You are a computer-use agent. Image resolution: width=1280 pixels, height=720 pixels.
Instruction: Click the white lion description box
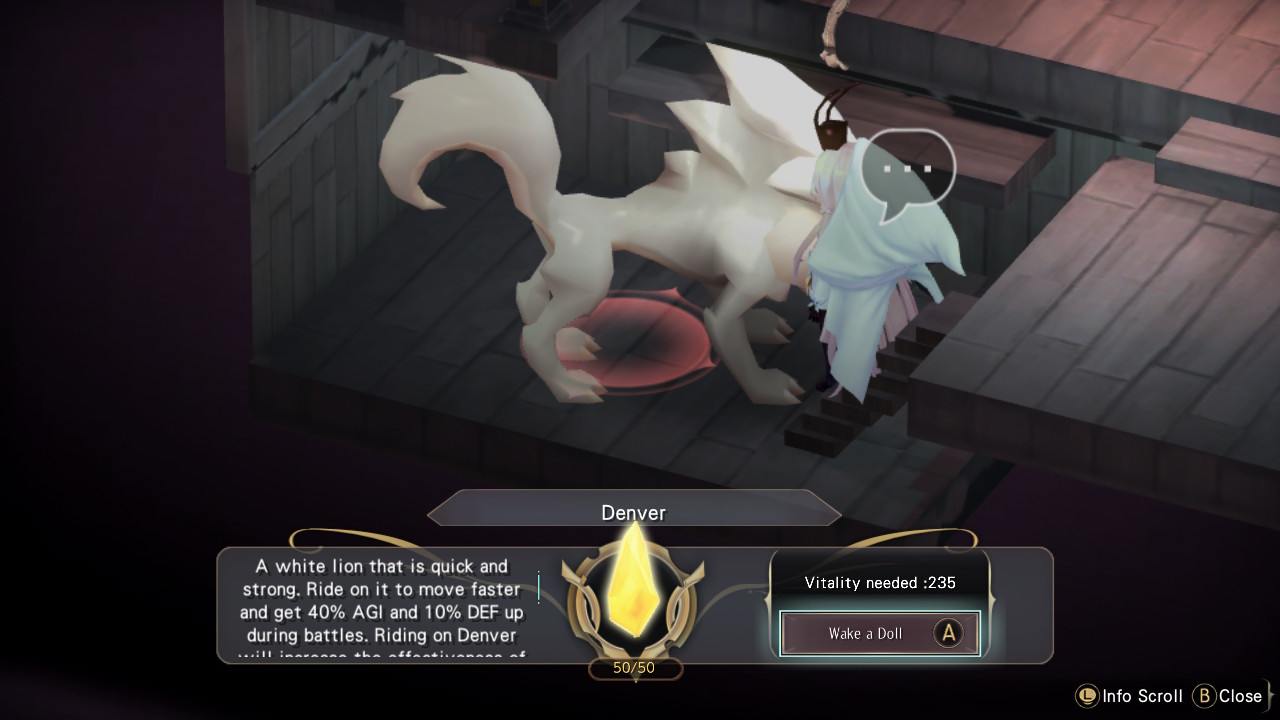click(380, 605)
